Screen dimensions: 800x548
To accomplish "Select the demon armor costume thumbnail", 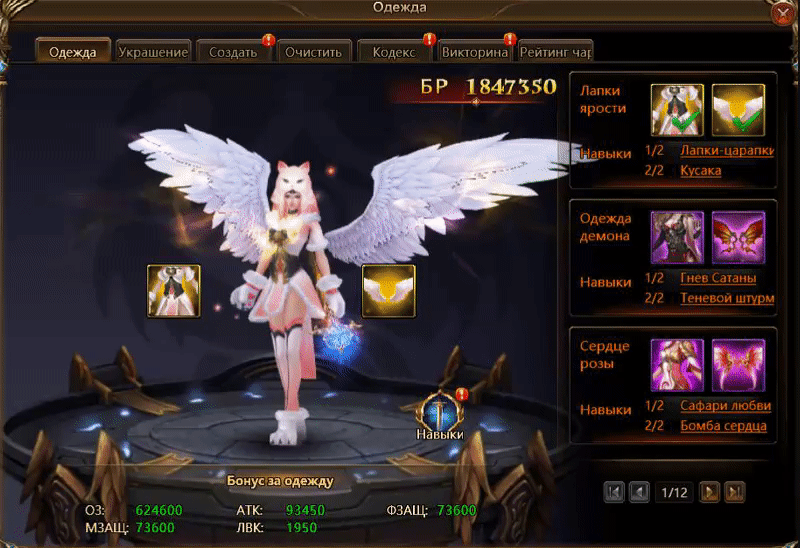I will pos(677,238).
